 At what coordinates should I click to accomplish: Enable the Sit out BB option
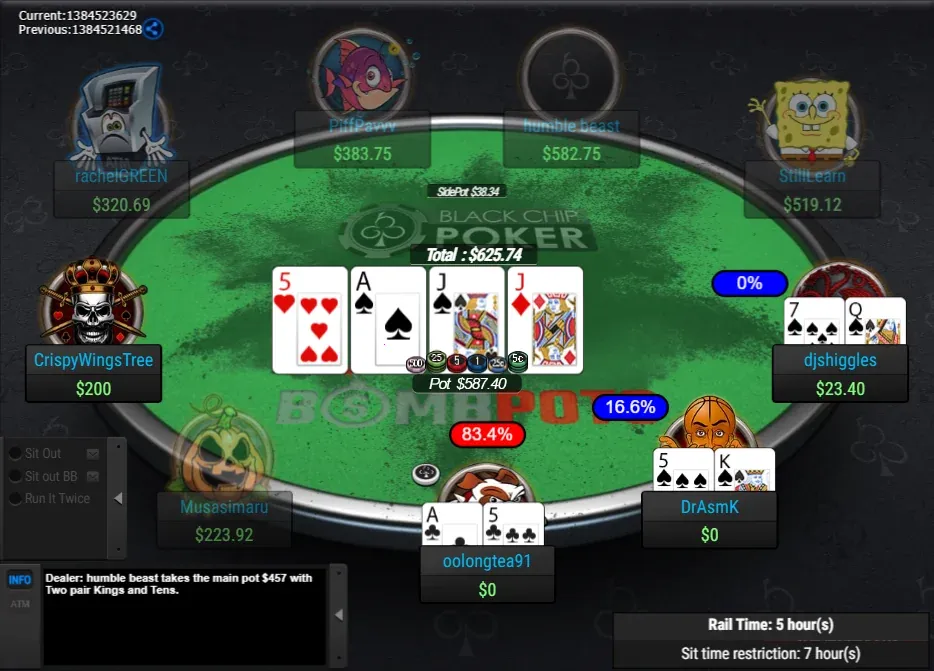pos(16,476)
